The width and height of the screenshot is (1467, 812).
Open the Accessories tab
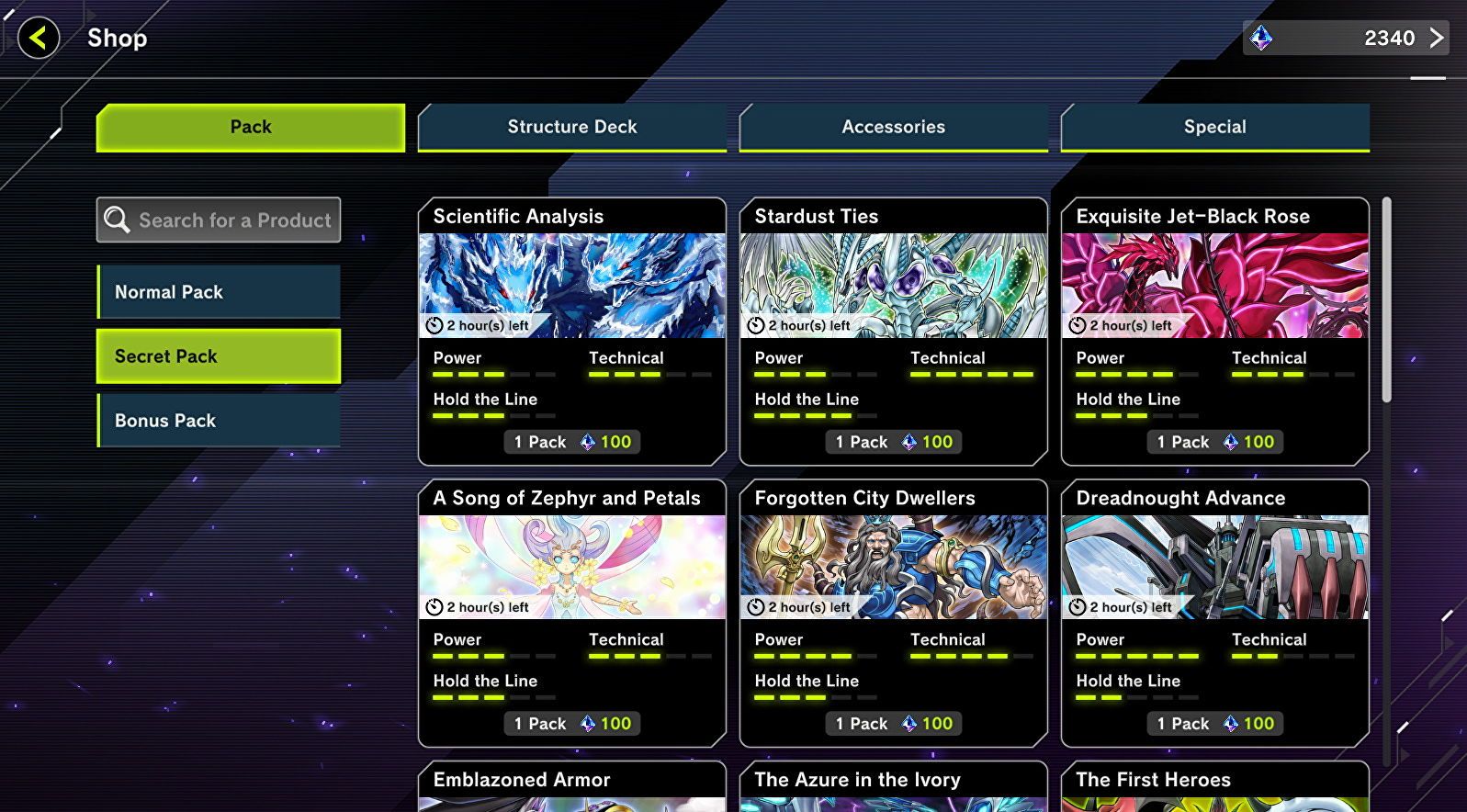pos(893,127)
